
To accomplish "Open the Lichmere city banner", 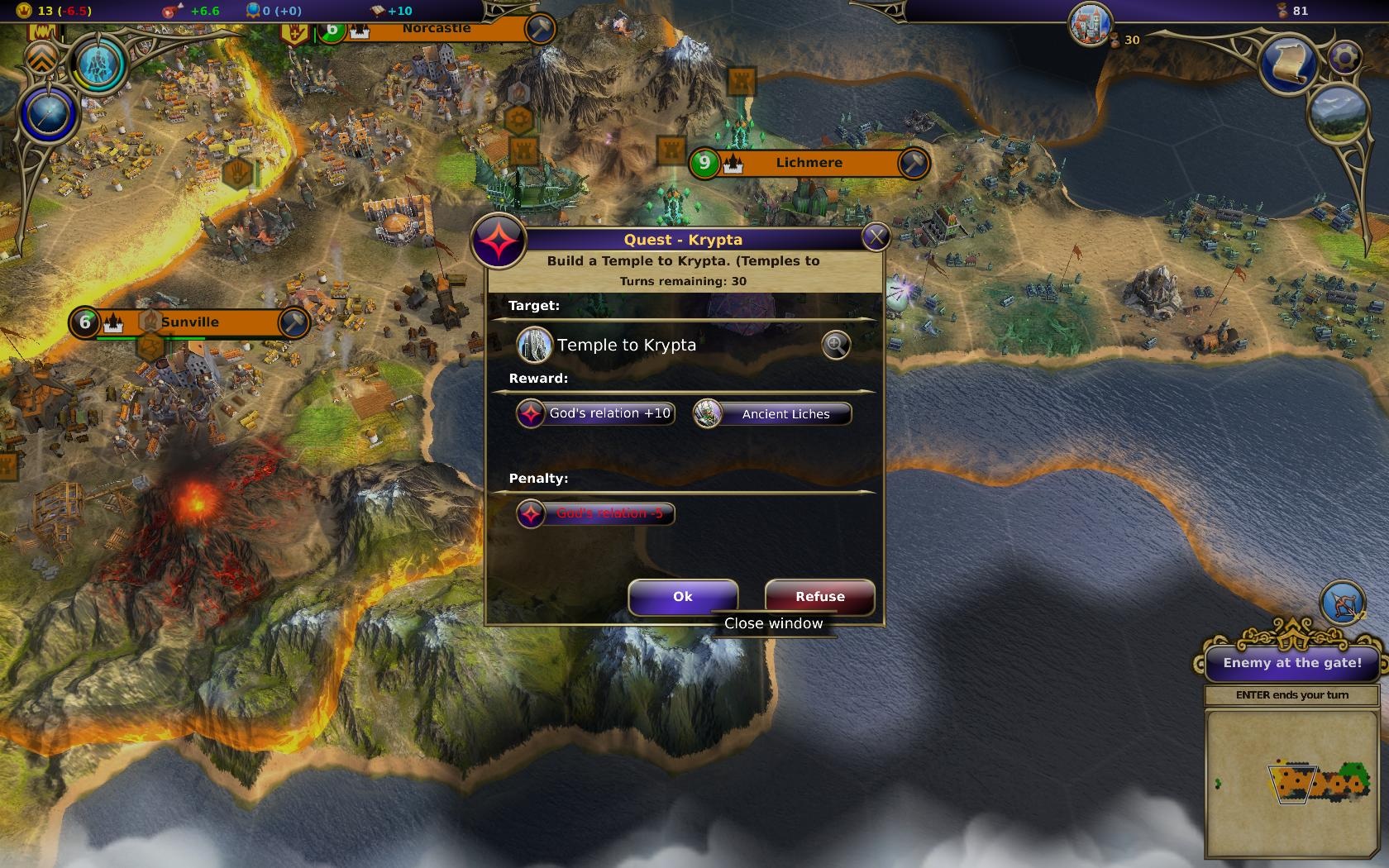I will click(x=808, y=163).
